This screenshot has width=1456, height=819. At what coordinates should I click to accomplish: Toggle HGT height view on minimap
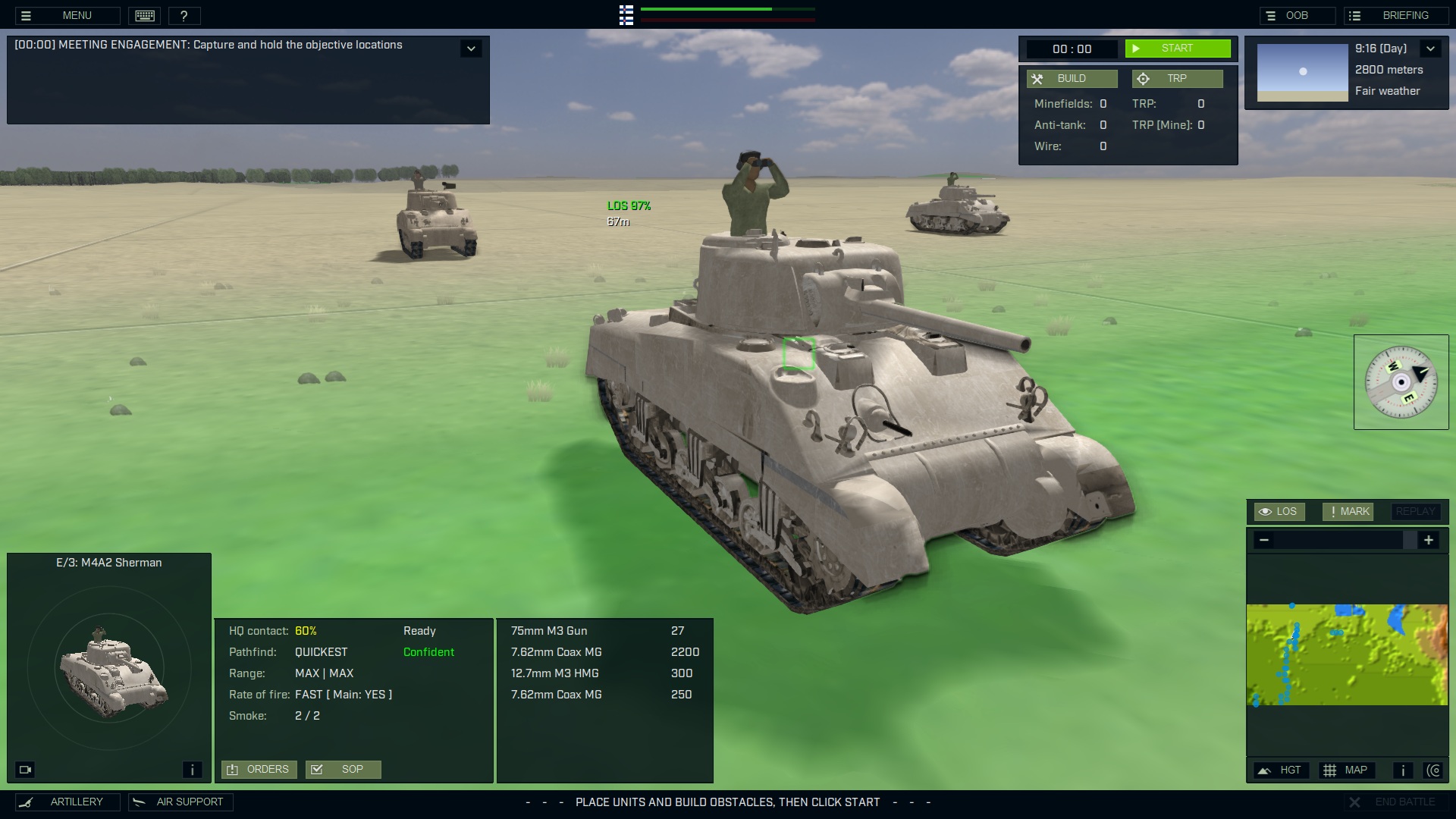pyautogui.click(x=1281, y=770)
